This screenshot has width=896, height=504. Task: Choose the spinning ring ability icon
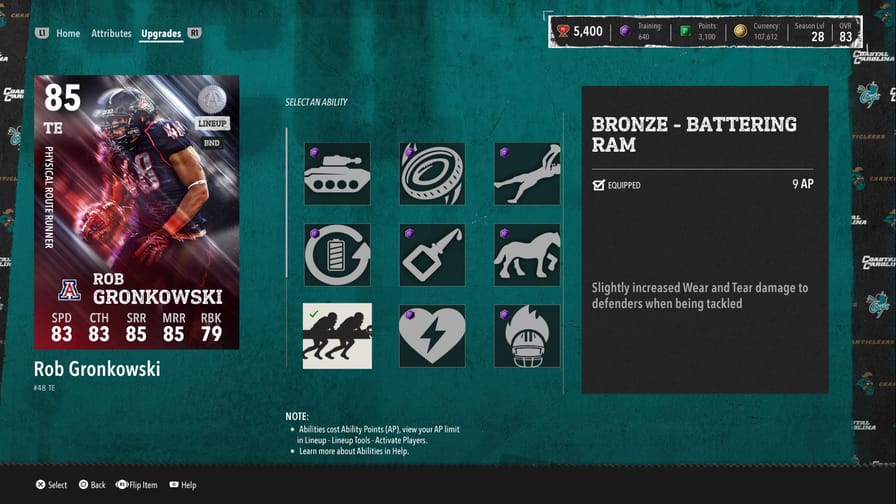(432, 174)
